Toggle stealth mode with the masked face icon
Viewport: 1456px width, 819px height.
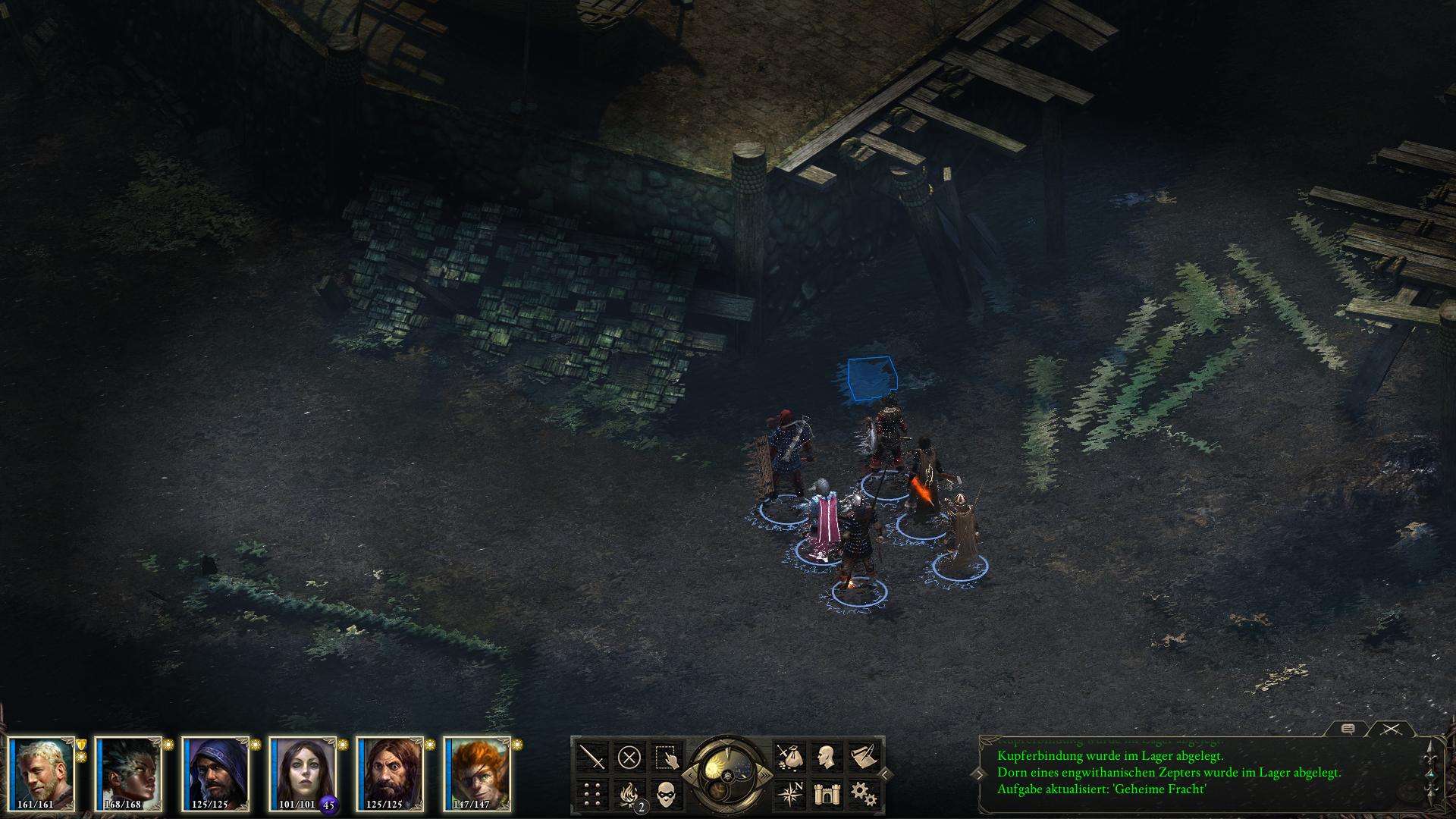pyautogui.click(x=667, y=794)
